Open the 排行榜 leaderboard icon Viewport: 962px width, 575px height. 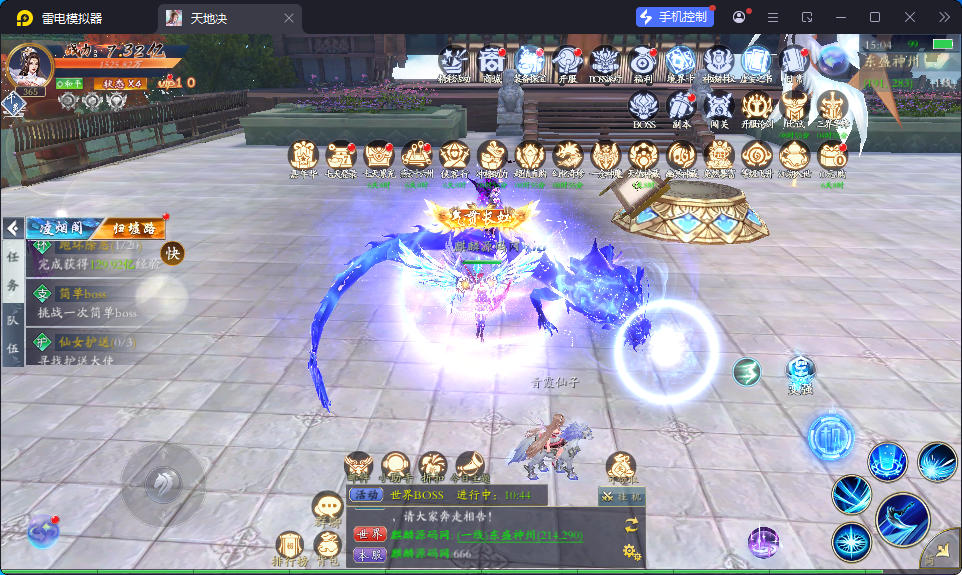click(x=289, y=546)
